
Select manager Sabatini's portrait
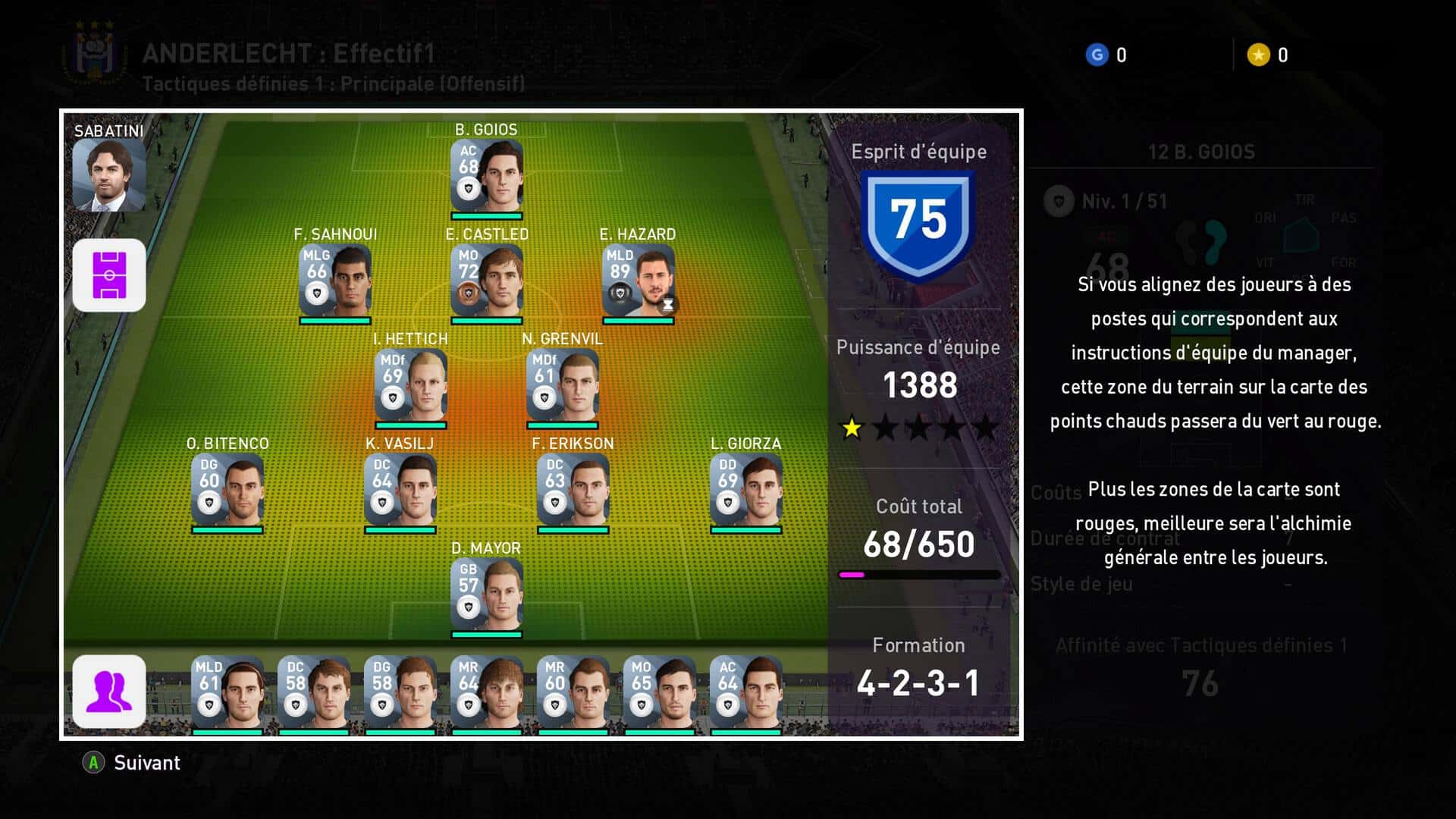(x=108, y=174)
